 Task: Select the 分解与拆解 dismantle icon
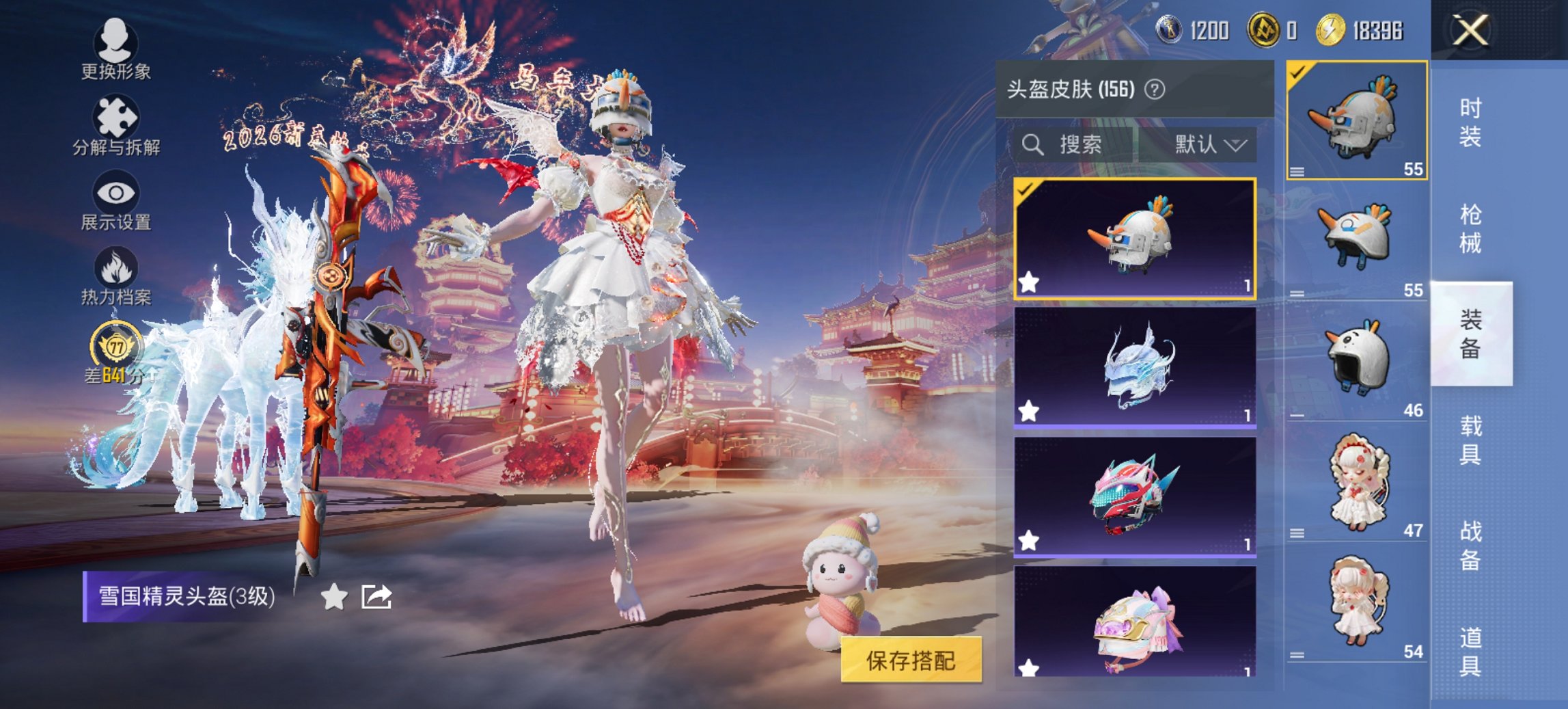pos(116,123)
